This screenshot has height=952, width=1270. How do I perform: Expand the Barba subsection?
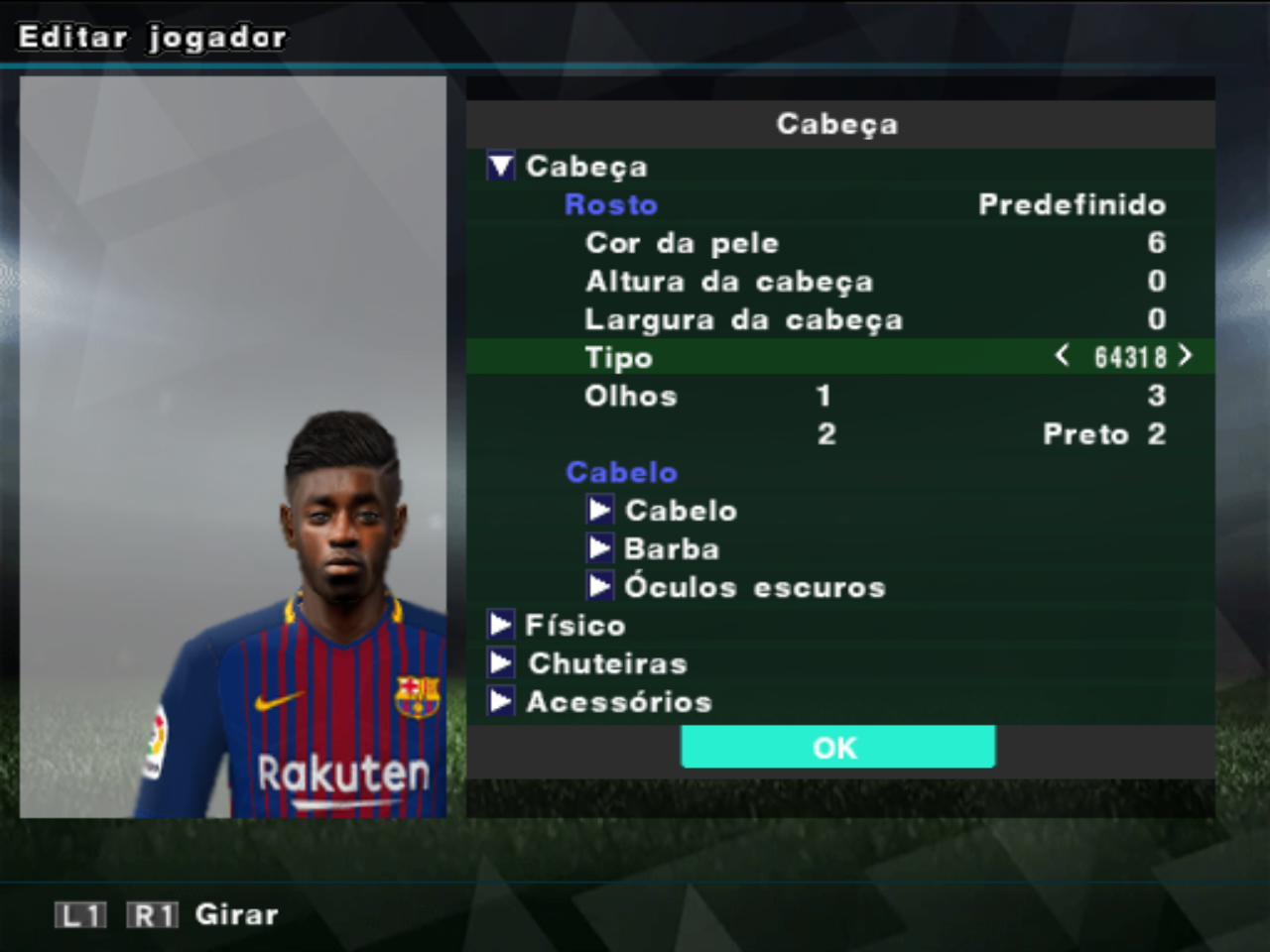coord(599,548)
